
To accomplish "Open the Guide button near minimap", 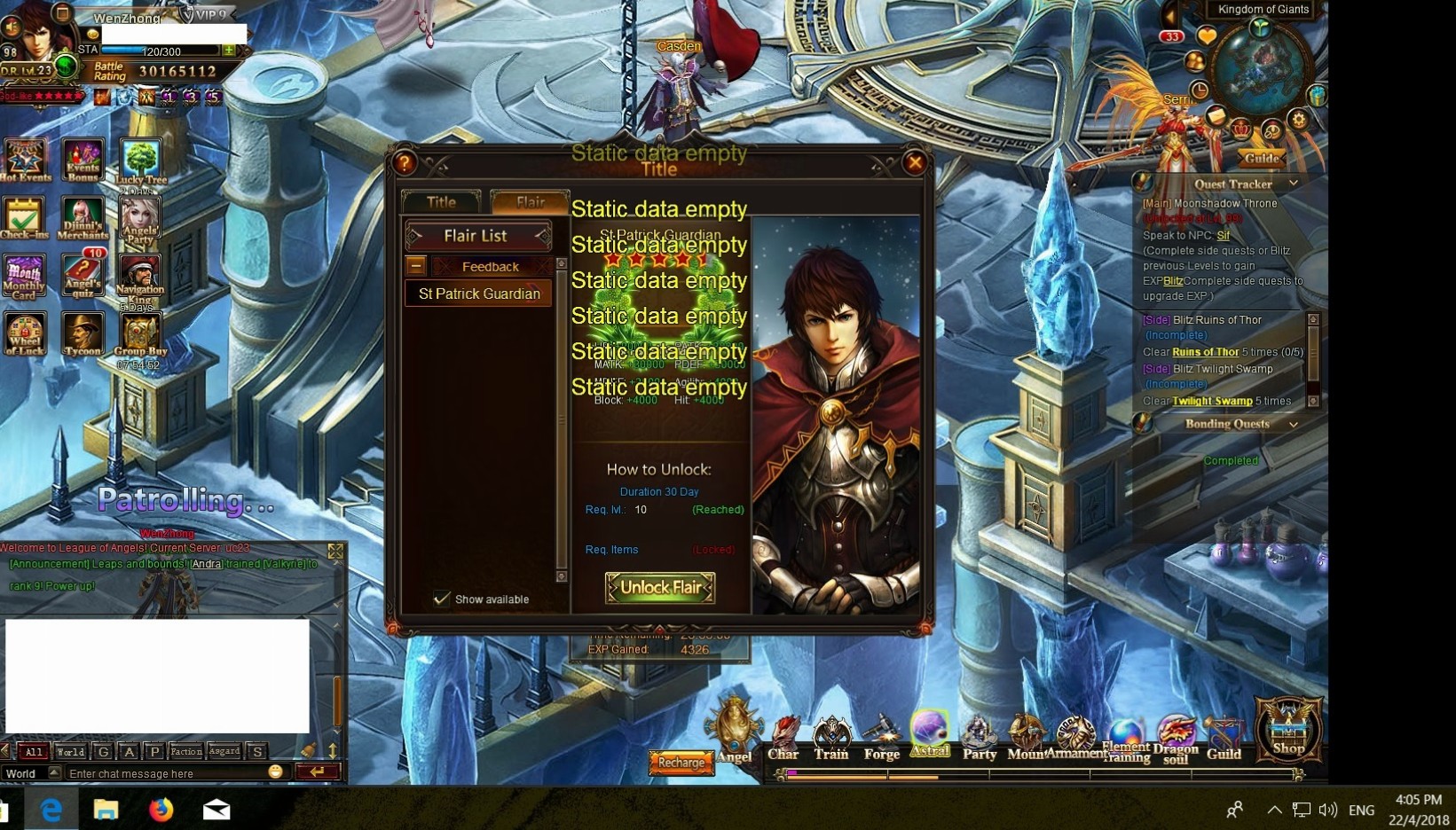I will pos(1261,158).
